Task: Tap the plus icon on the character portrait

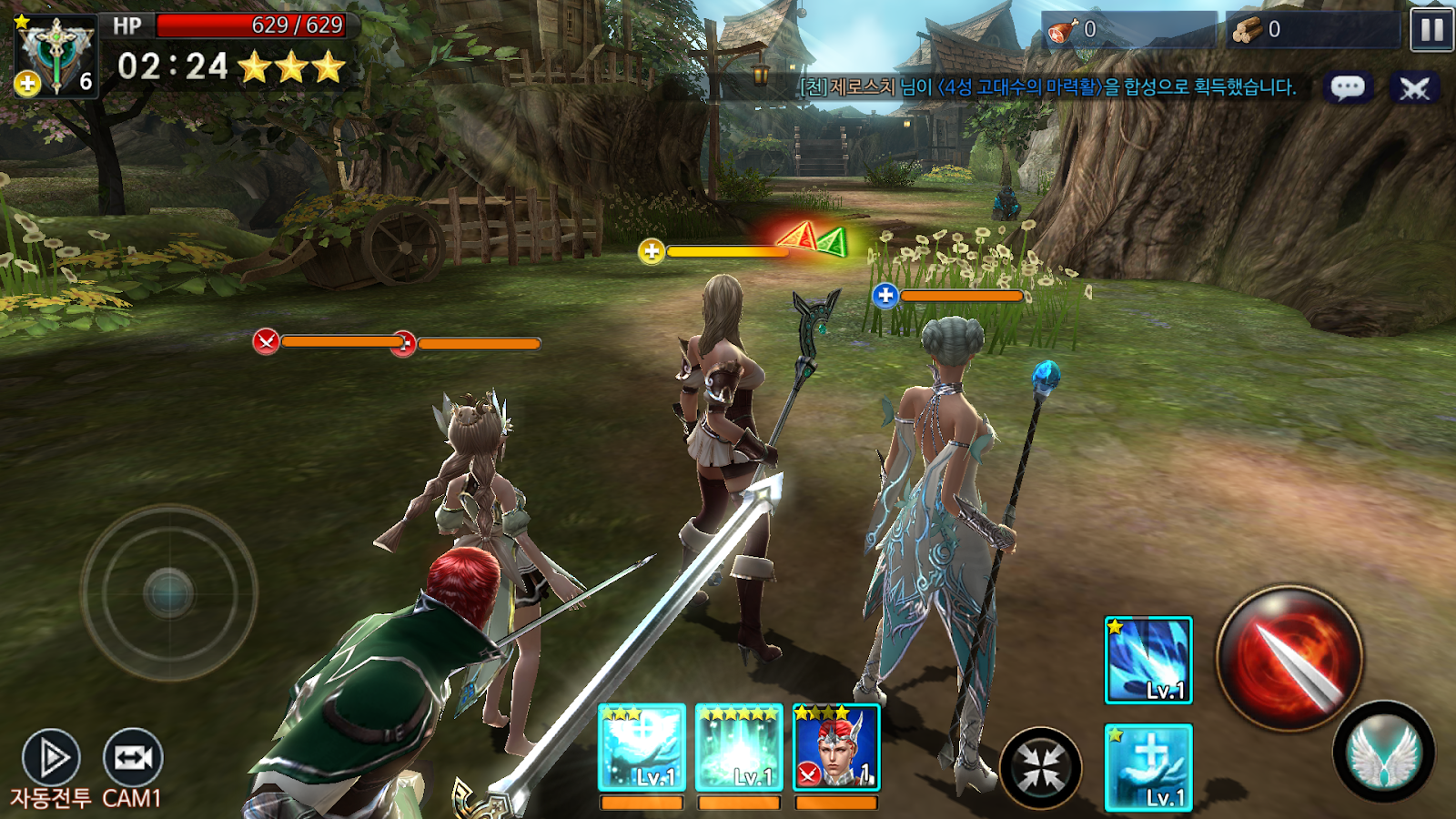Action: click(x=27, y=82)
